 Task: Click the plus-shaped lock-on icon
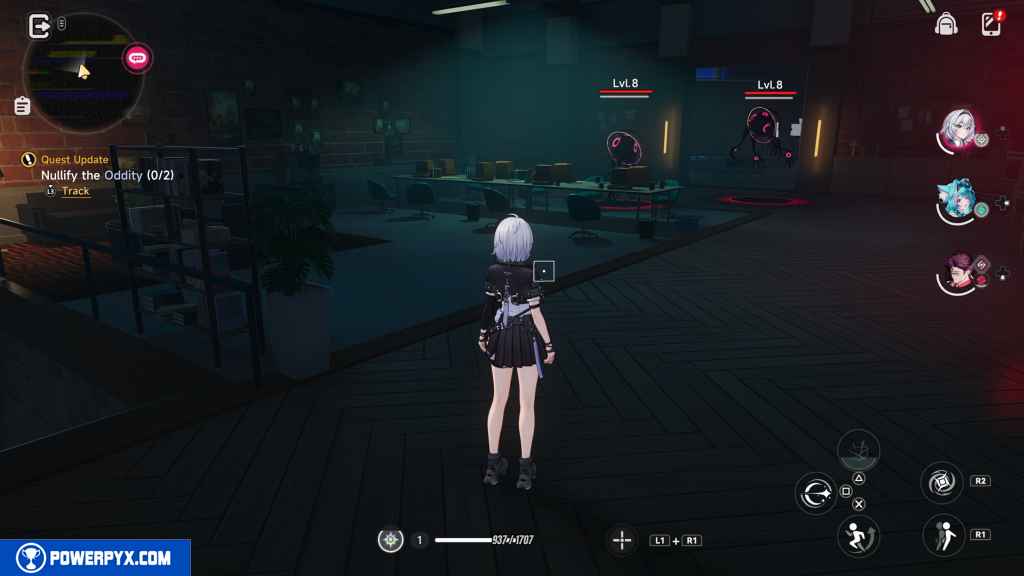coord(622,541)
